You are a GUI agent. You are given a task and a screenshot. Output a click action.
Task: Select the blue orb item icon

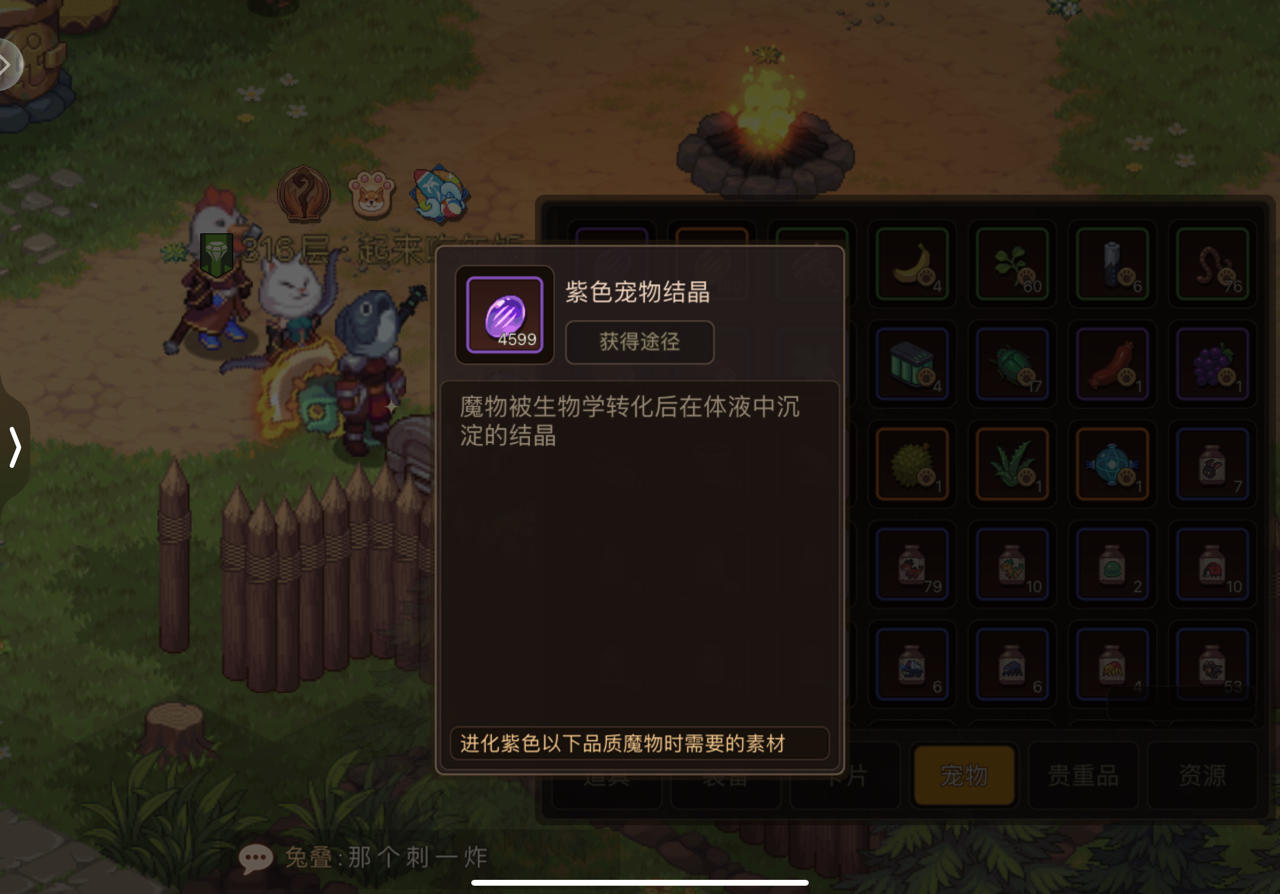[1111, 464]
